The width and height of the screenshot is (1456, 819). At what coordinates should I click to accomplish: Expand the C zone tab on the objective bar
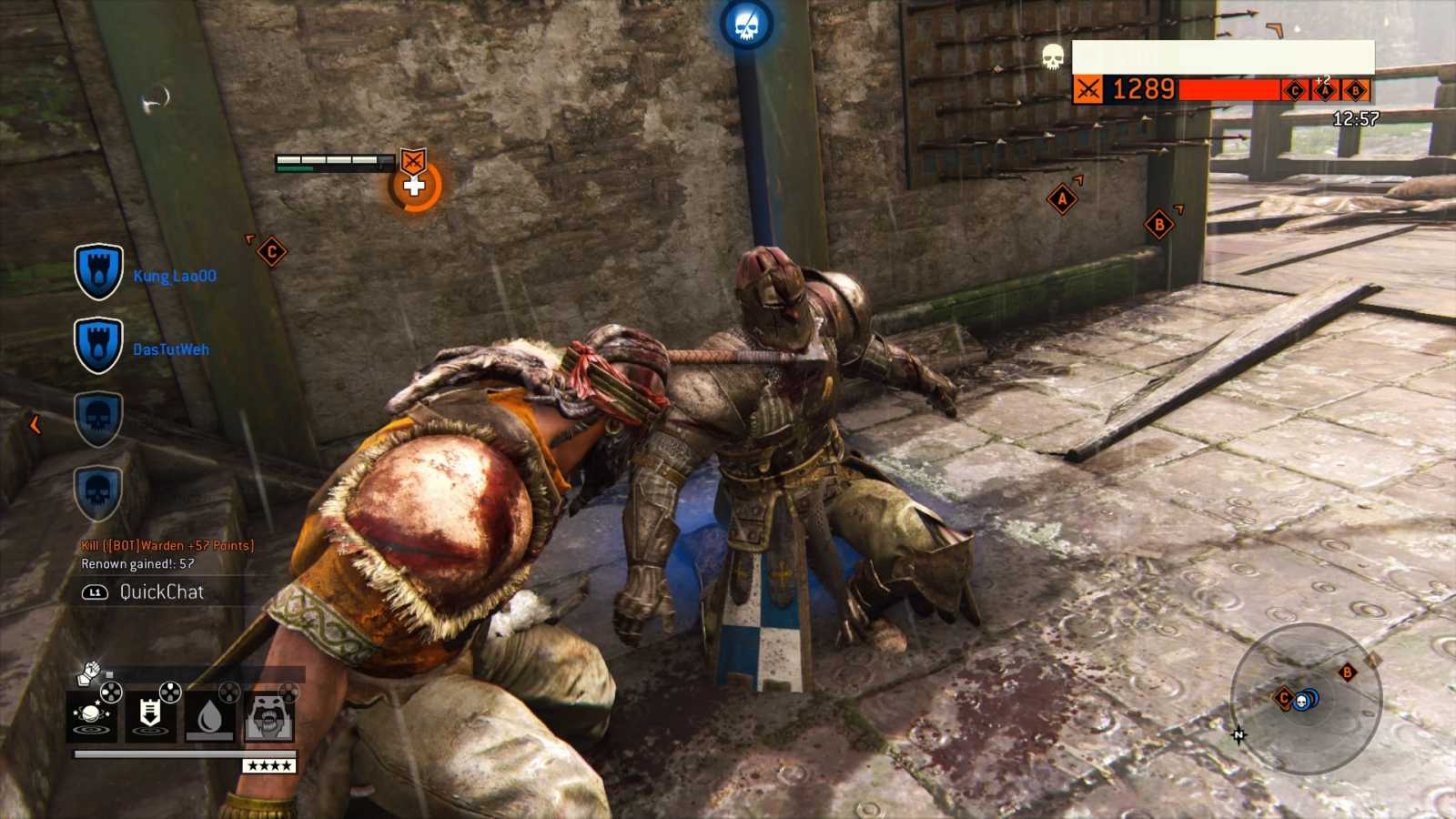1294,89
